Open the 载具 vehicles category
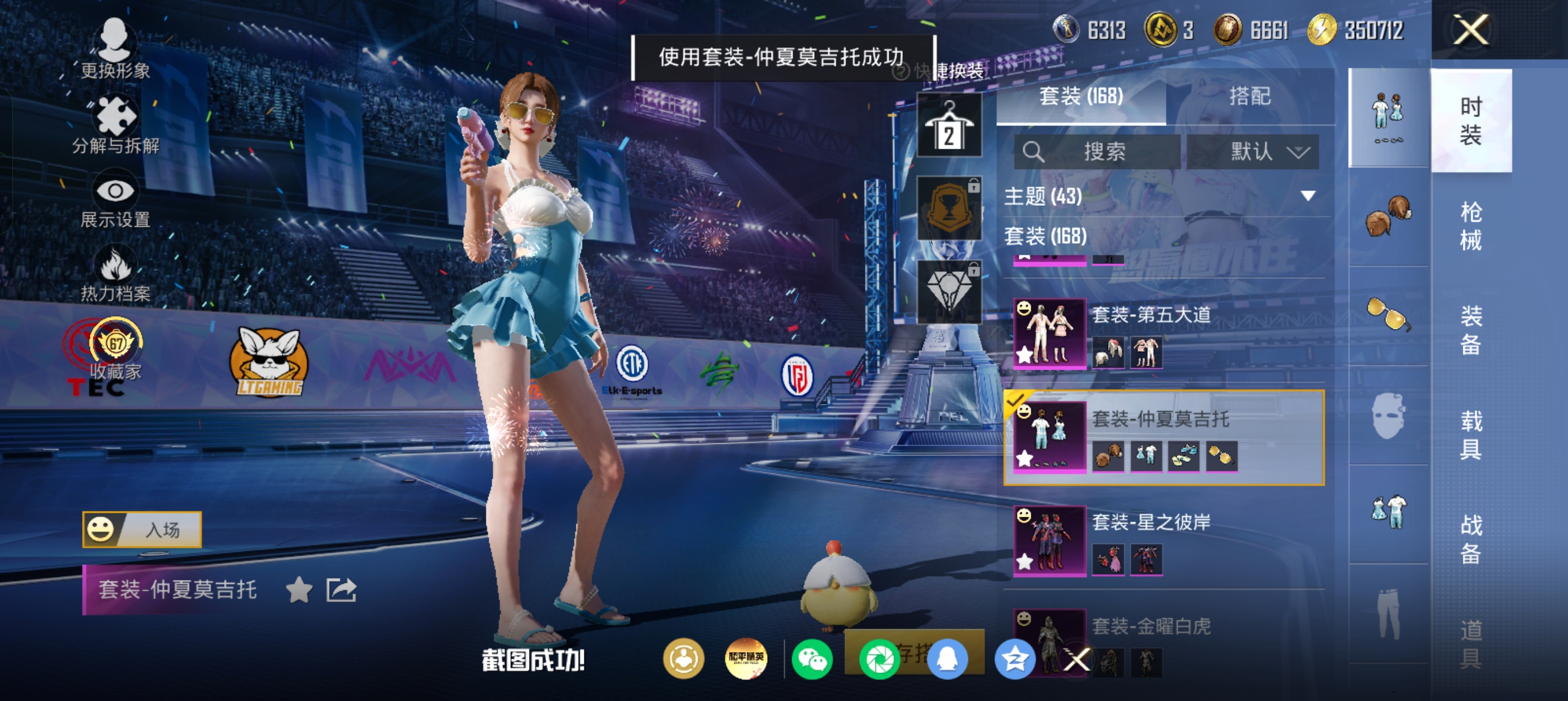1568x701 pixels. (1471, 434)
